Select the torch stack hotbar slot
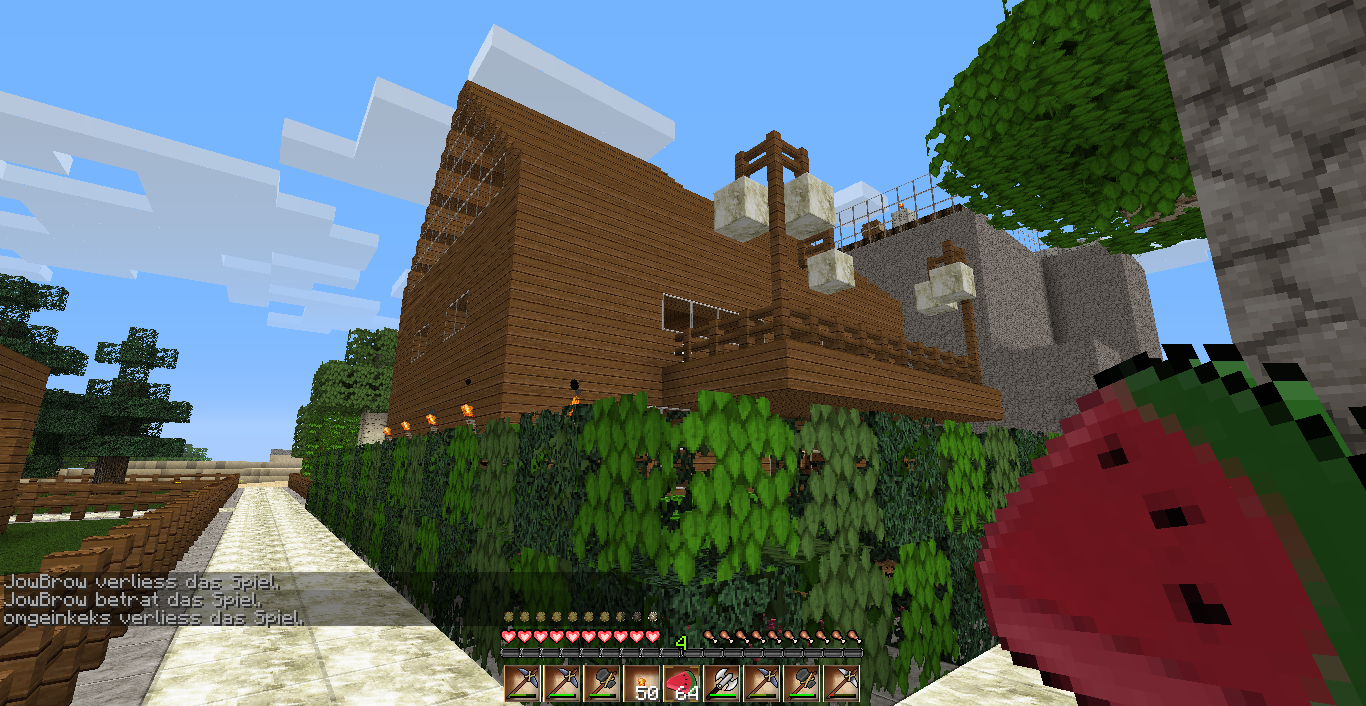 pos(641,684)
